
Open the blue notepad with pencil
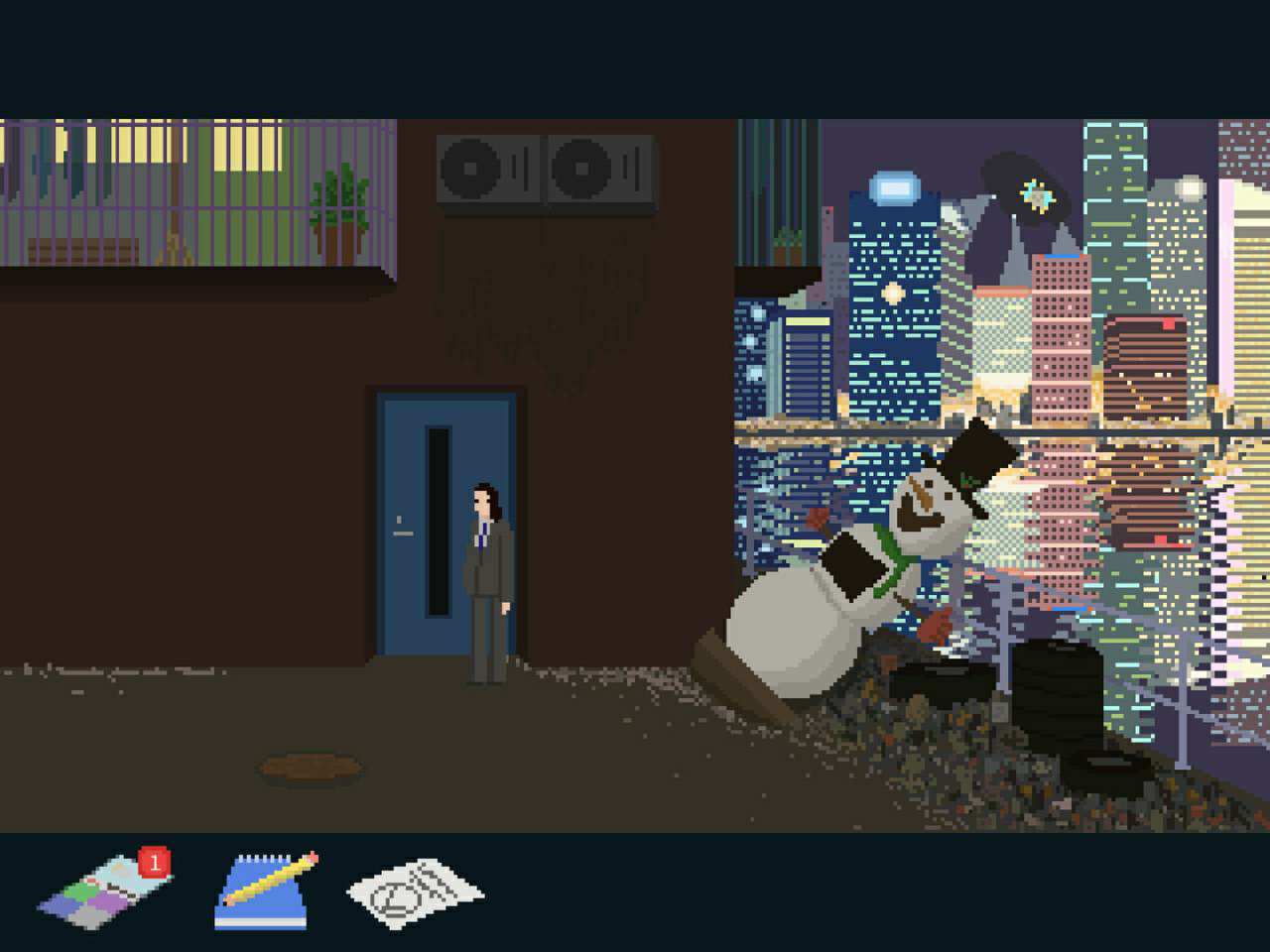(265, 892)
